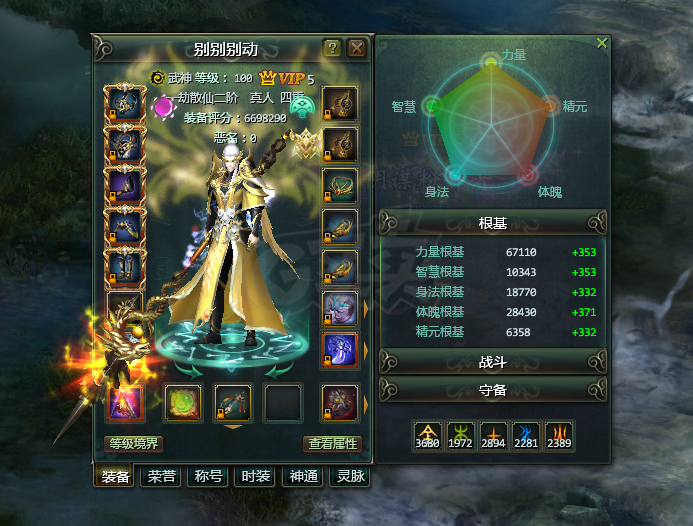Click the 等级境界 button
Screen dimensions: 693x526
point(133,443)
